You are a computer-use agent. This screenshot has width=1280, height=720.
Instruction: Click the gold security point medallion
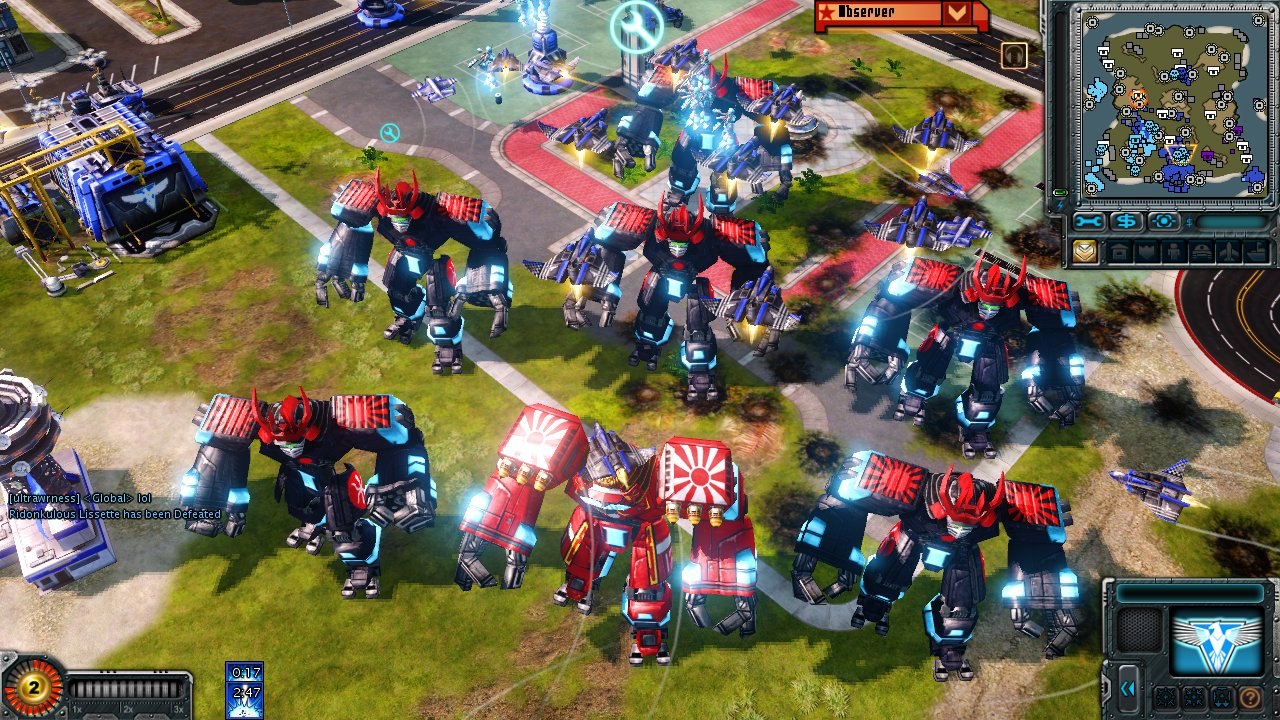click(32, 687)
